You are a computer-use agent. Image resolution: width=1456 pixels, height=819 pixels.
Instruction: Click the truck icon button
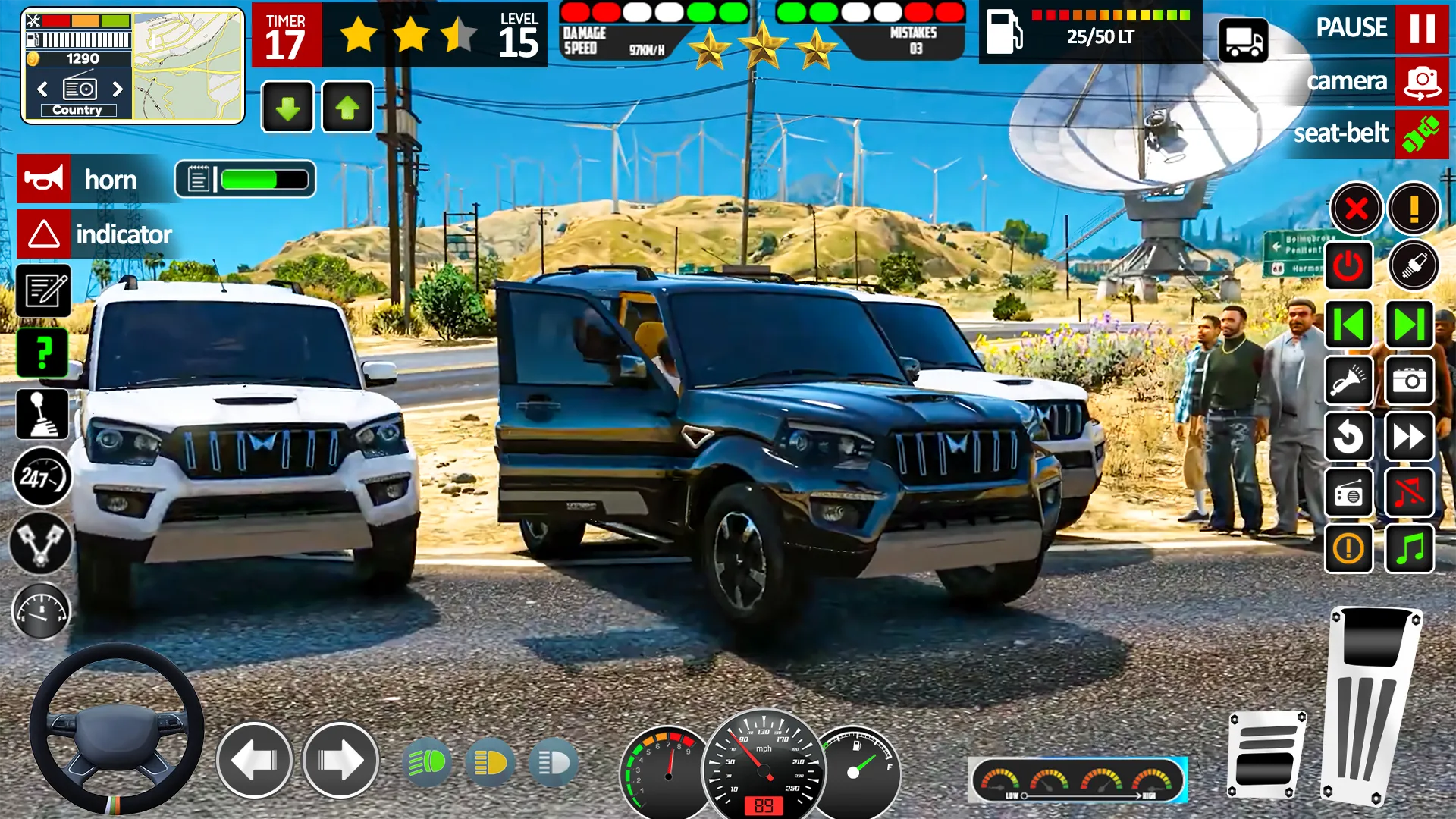(x=1243, y=41)
